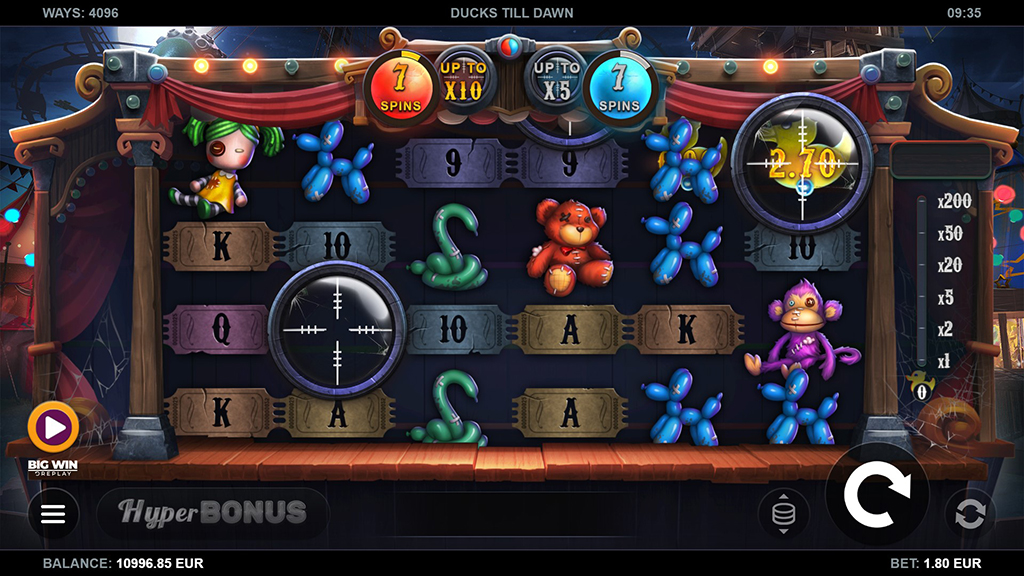Activate the autoplay button
The height and width of the screenshot is (576, 1024).
[x=970, y=514]
